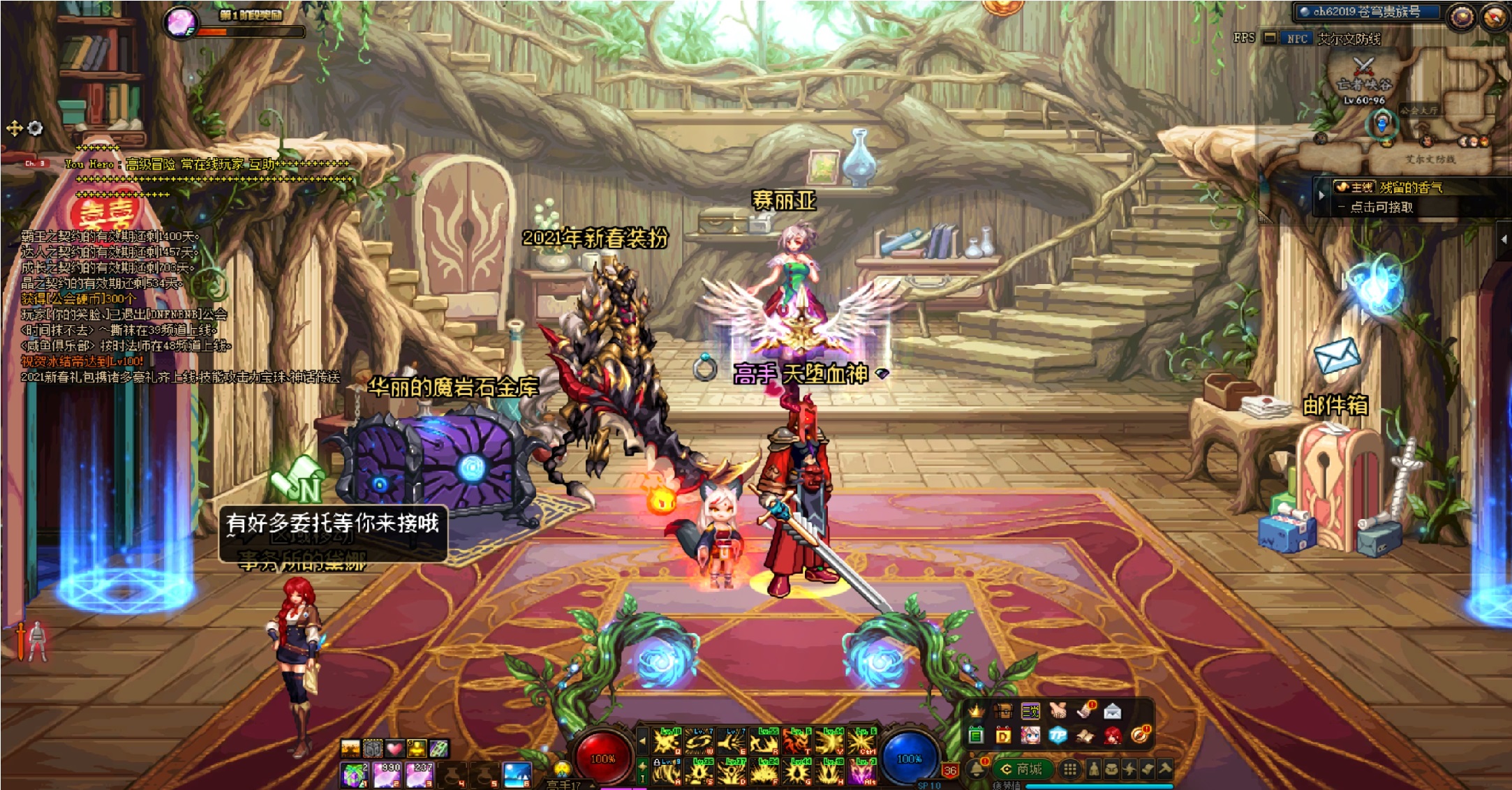Screen dimensions: 1512x790
Task: Activate the Lv.55 skill on R
Action: 765,740
